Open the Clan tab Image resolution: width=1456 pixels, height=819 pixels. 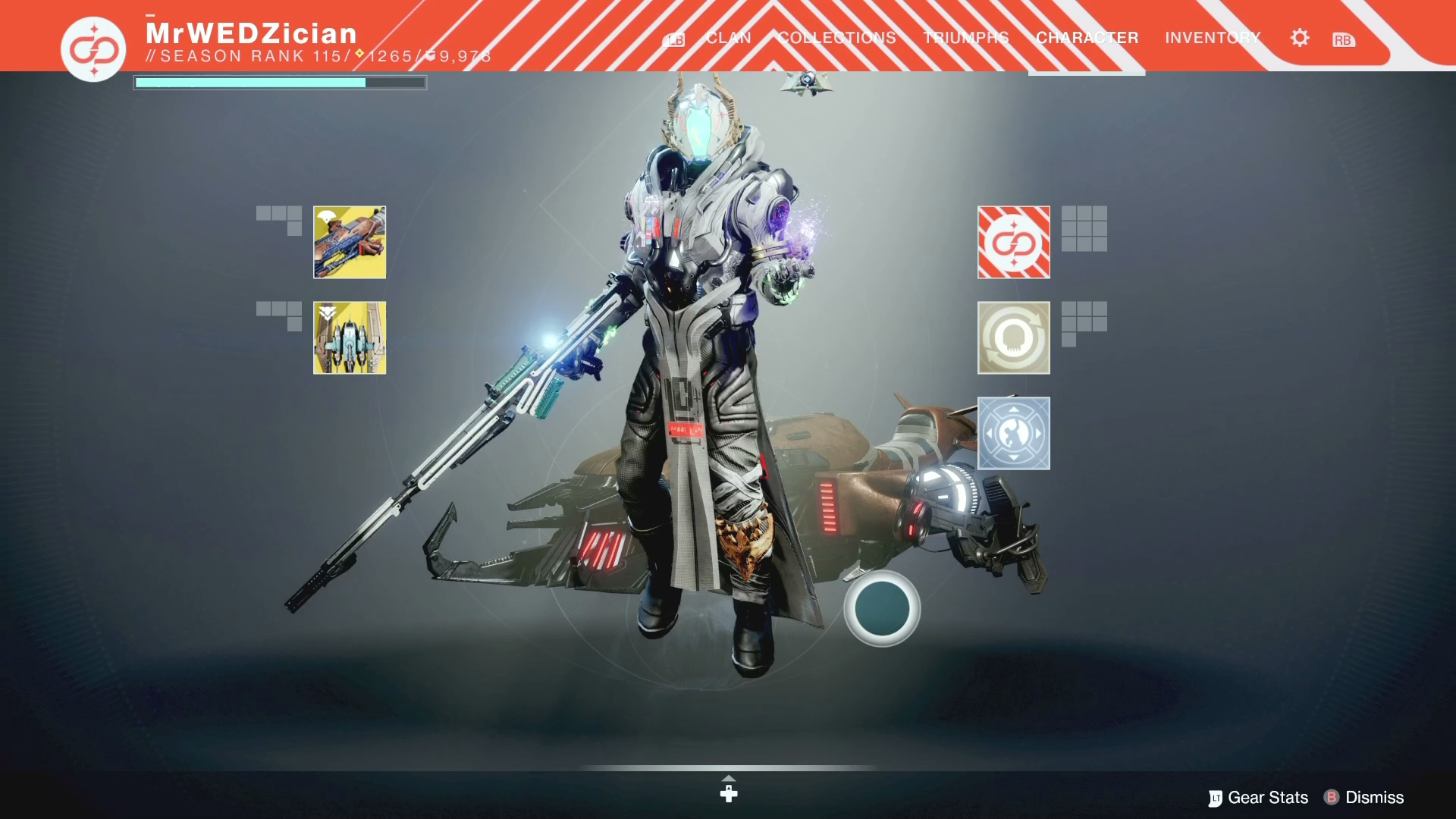(x=728, y=38)
